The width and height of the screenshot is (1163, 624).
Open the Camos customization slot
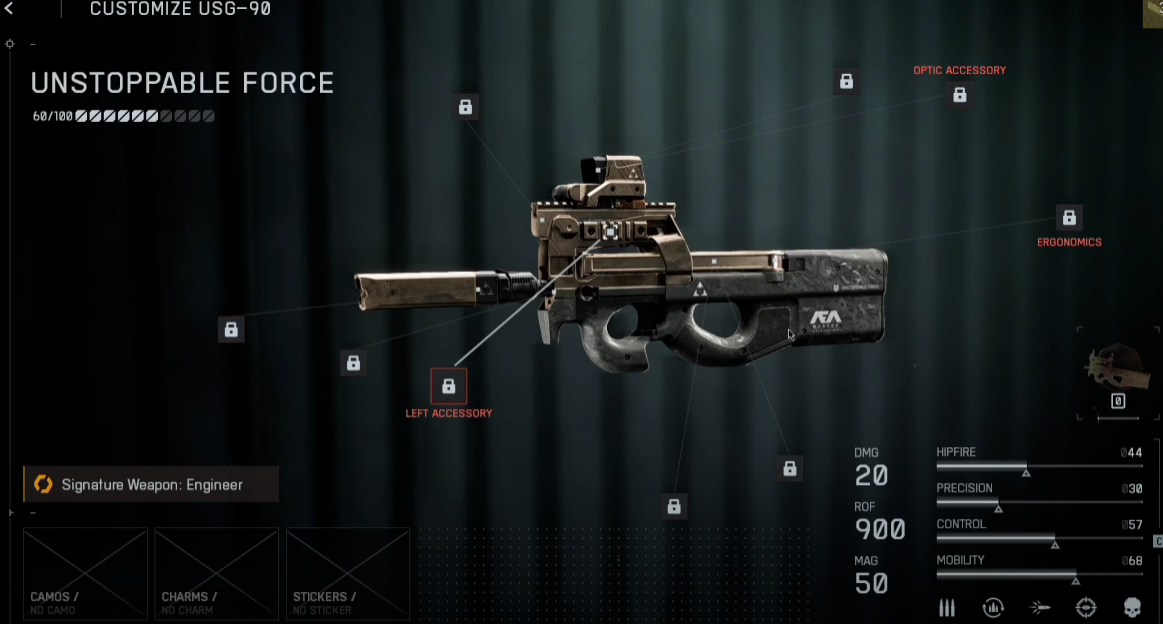[x=85, y=573]
